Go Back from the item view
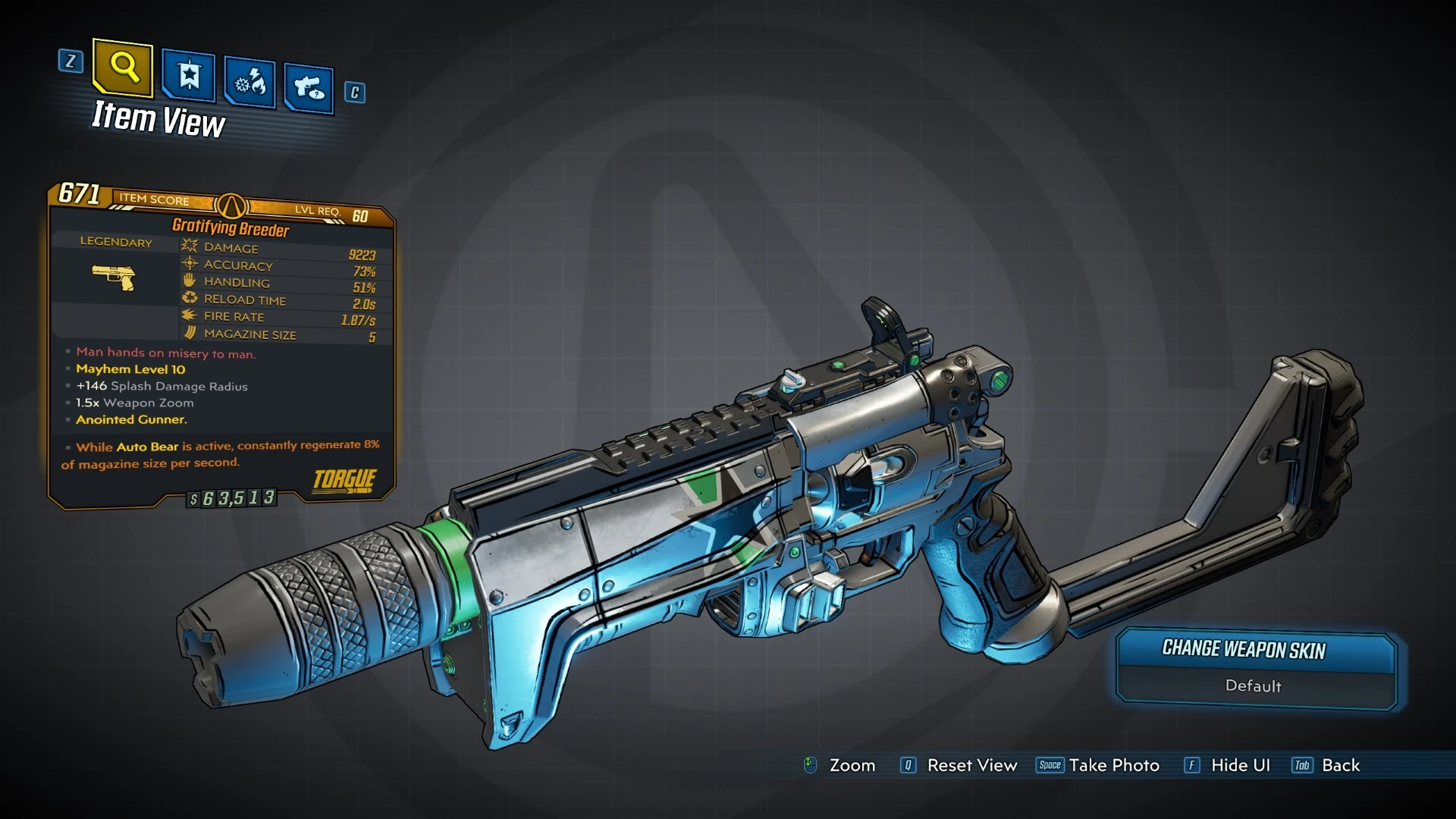This screenshot has width=1456, height=819. pos(1340,765)
